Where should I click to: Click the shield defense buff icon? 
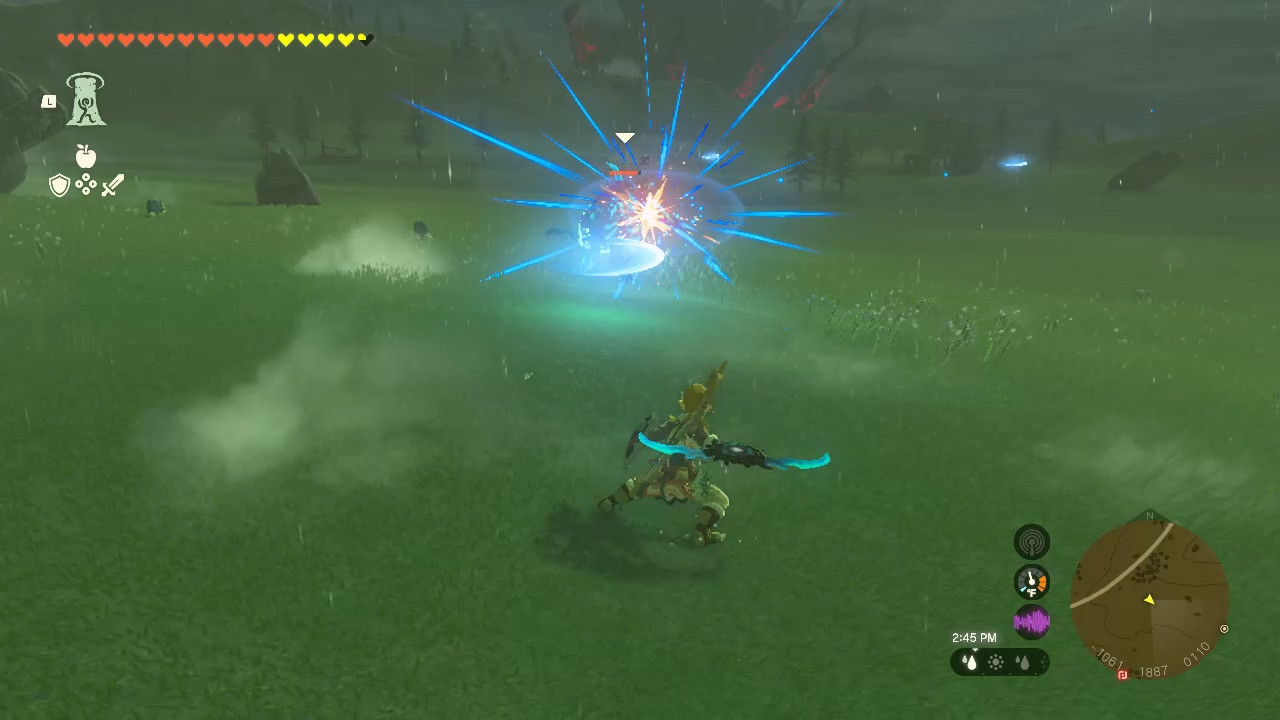(x=59, y=184)
